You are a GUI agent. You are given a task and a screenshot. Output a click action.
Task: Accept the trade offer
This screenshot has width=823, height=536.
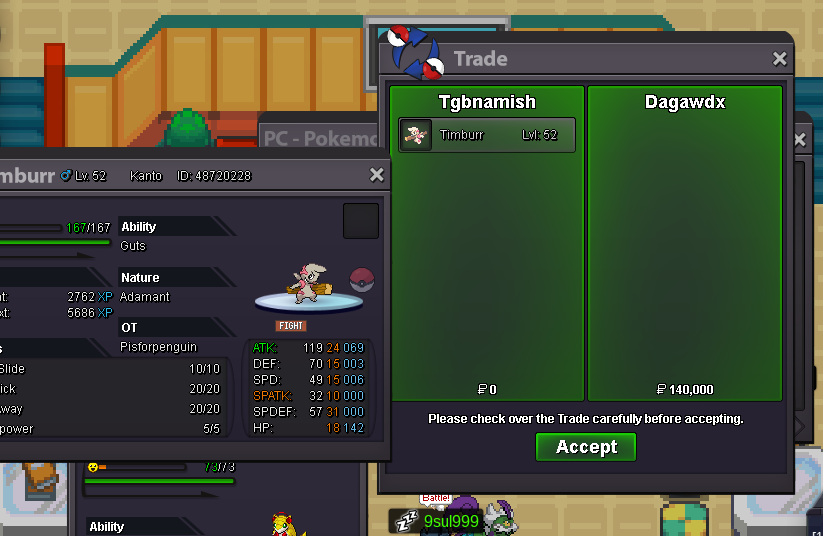(586, 447)
